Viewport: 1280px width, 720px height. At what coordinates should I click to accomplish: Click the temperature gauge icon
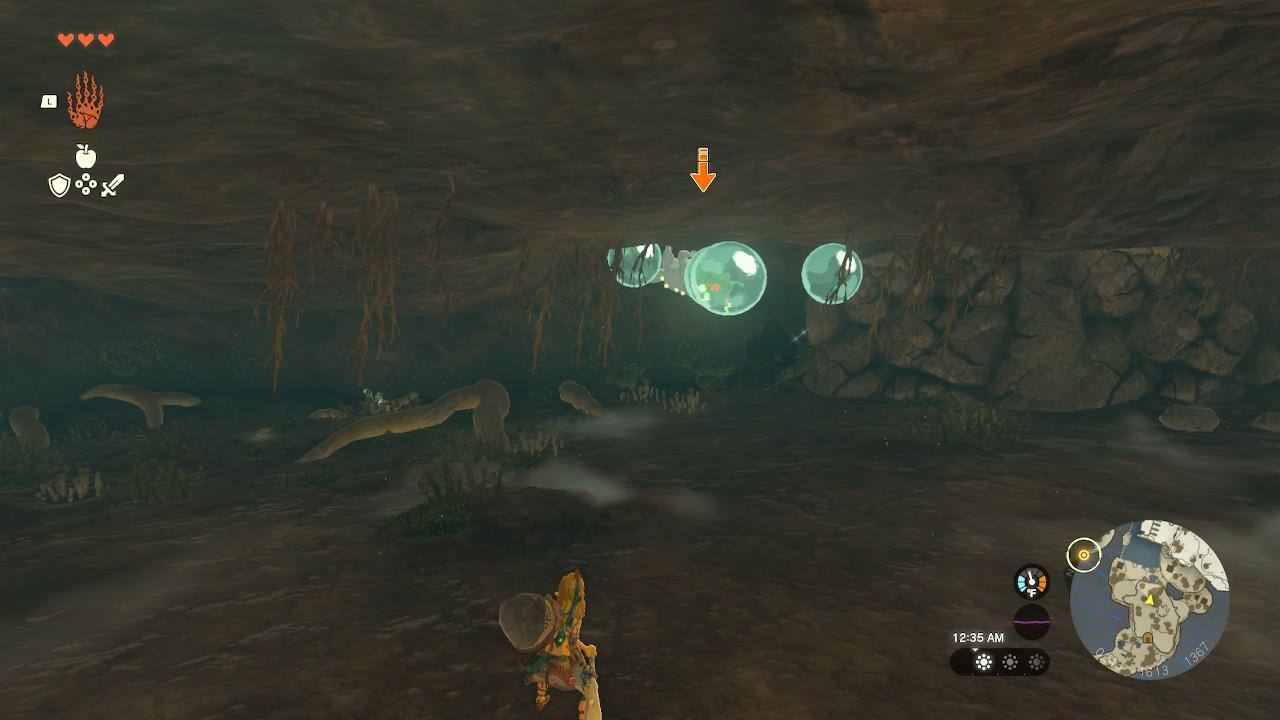[x=1031, y=582]
